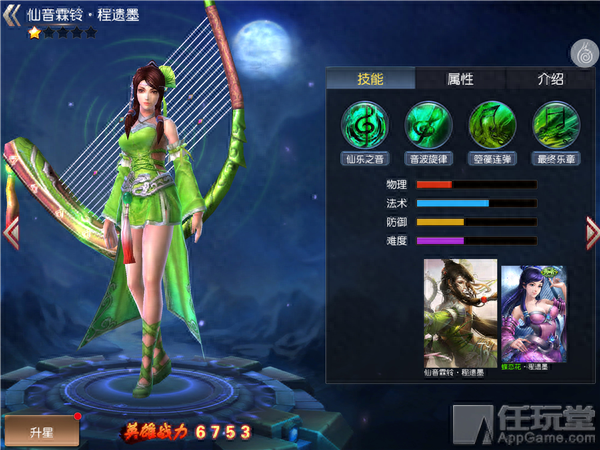Image resolution: width=600 pixels, height=450 pixels.
Task: Click the 升星 star-up button
Action: click(x=40, y=429)
